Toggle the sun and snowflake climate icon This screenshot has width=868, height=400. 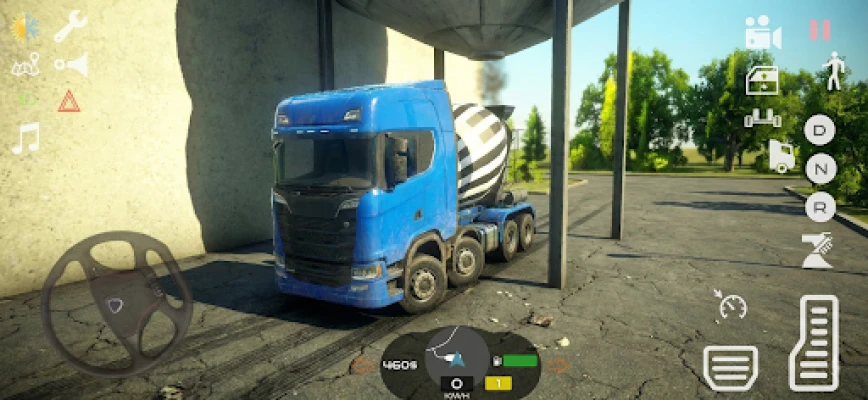pyautogui.click(x=25, y=27)
